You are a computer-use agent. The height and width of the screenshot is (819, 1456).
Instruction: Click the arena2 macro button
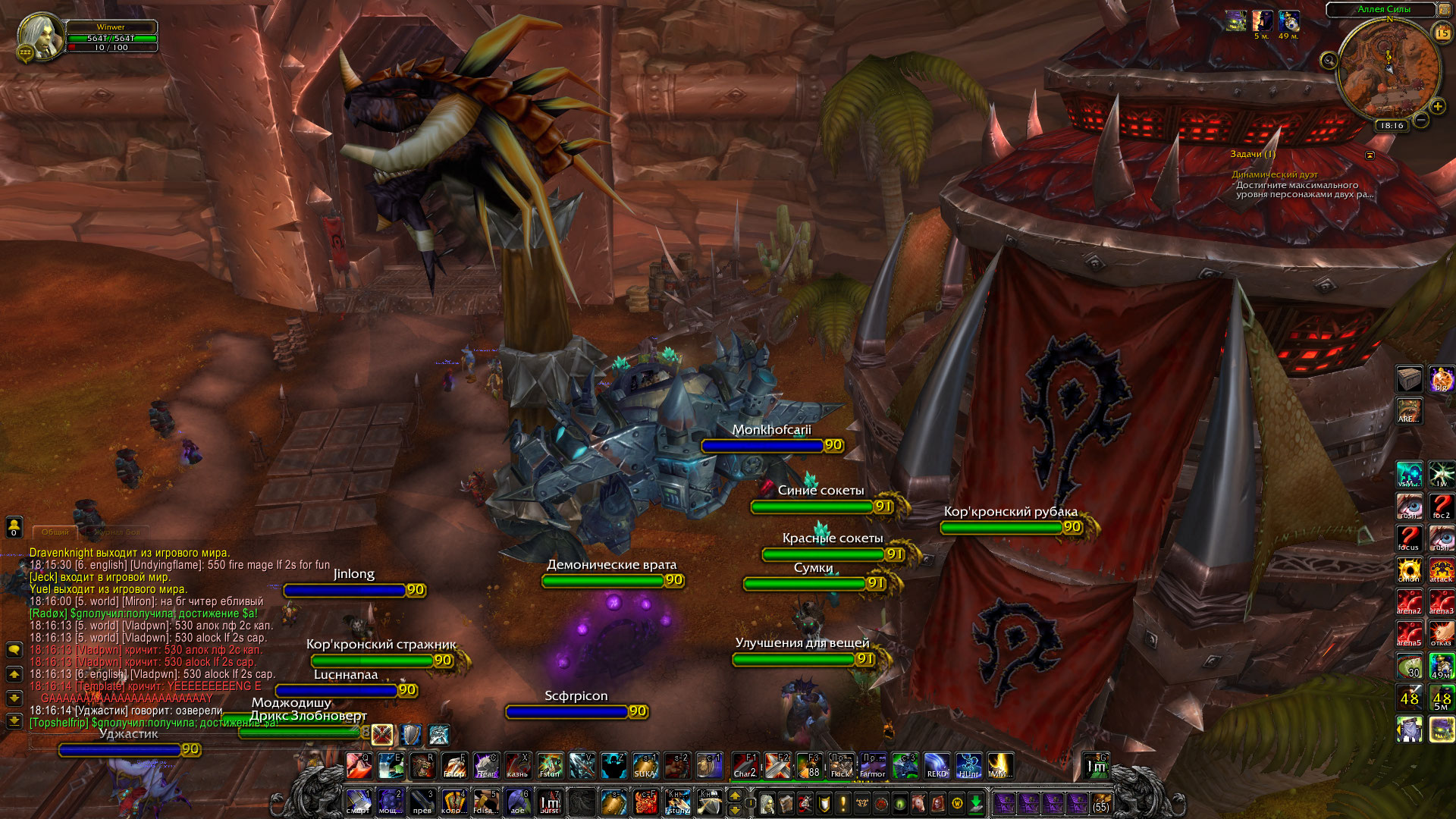(x=1409, y=601)
